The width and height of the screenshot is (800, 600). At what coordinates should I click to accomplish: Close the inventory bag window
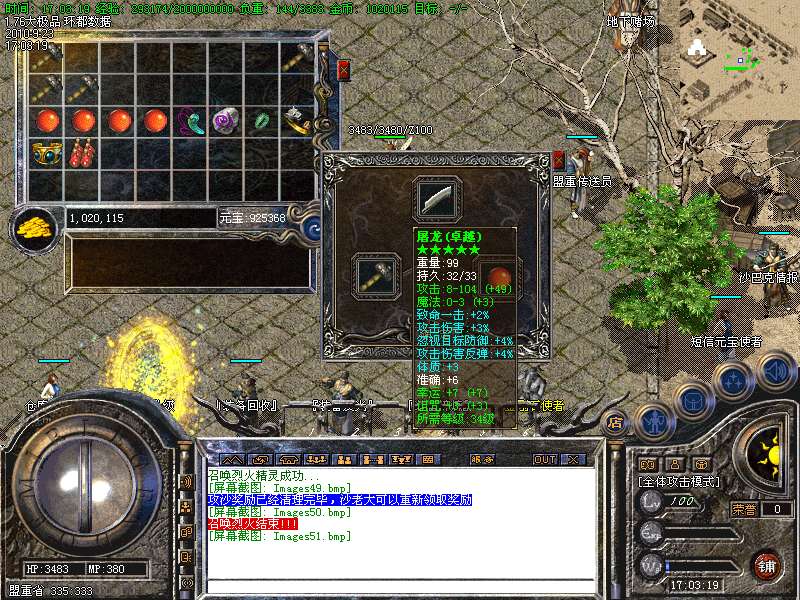343,70
